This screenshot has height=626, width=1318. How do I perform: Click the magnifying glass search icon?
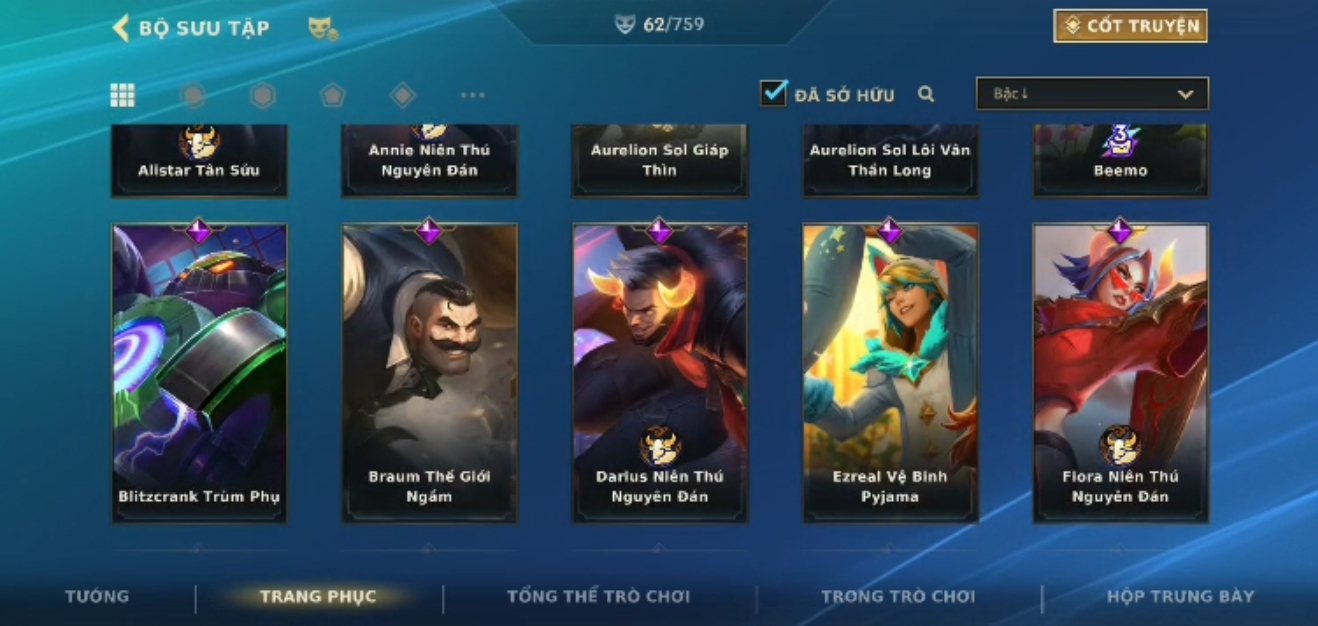926,94
